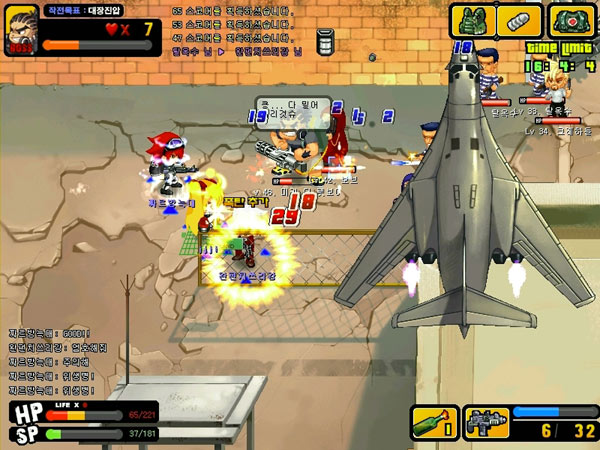Click the boss portrait icon
The height and width of the screenshot is (450, 600).
[22, 30]
